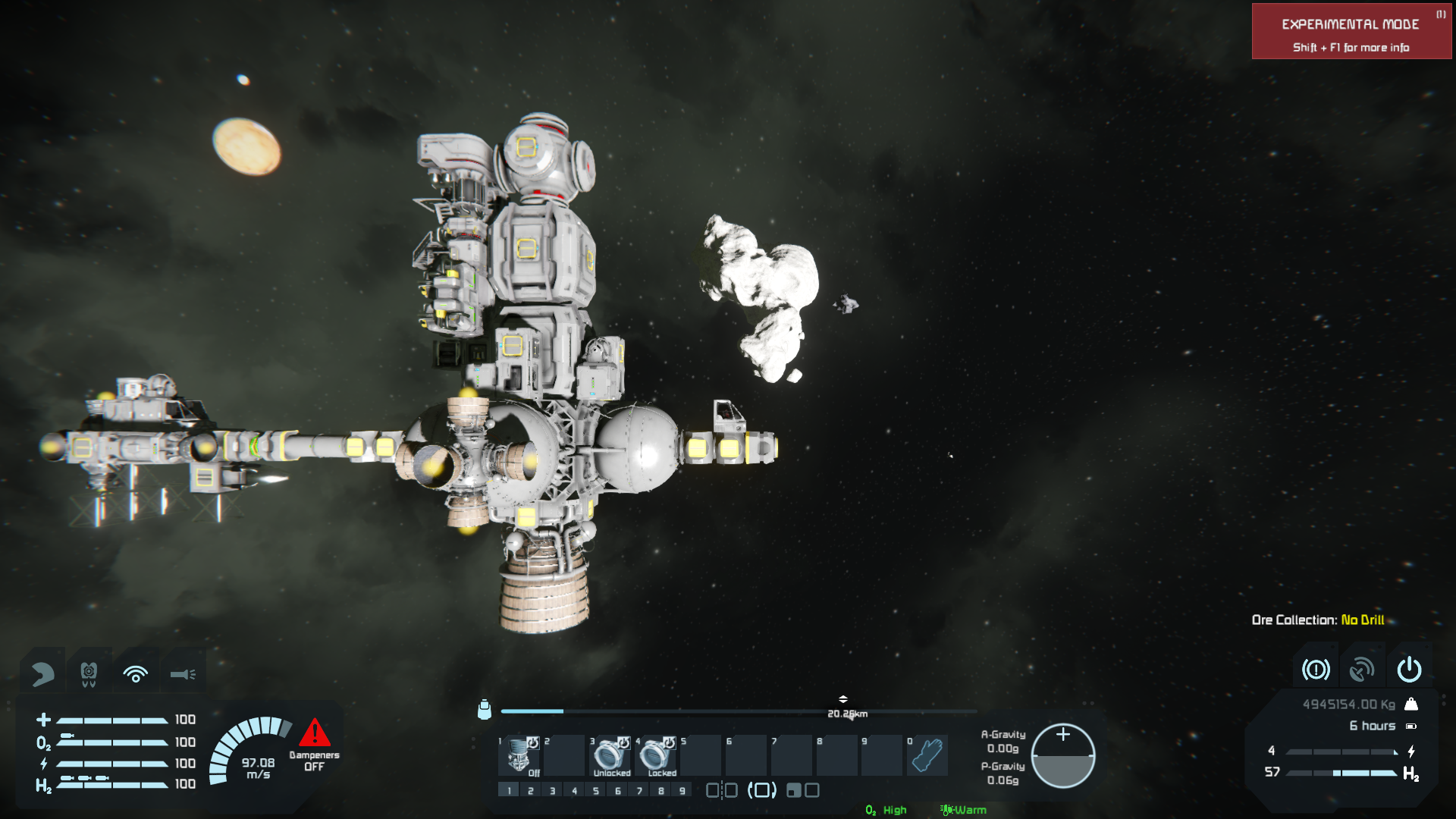1456x819 pixels.
Task: Switch to toolbar page 9
Action: pyautogui.click(x=682, y=791)
